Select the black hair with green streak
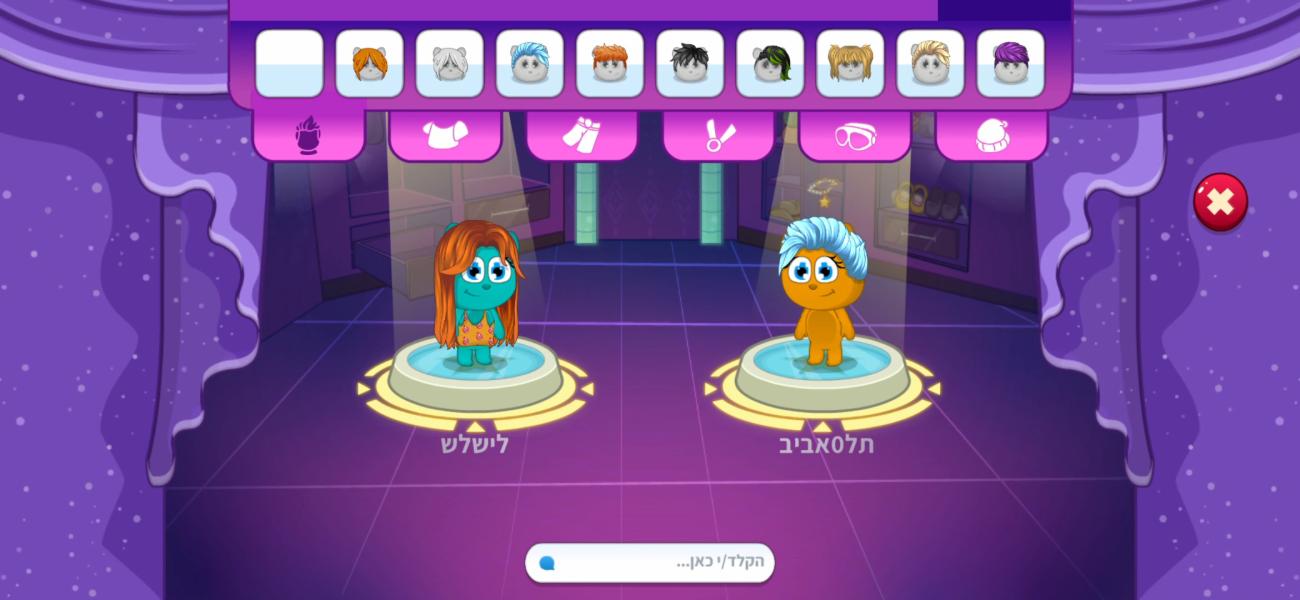 click(x=769, y=63)
